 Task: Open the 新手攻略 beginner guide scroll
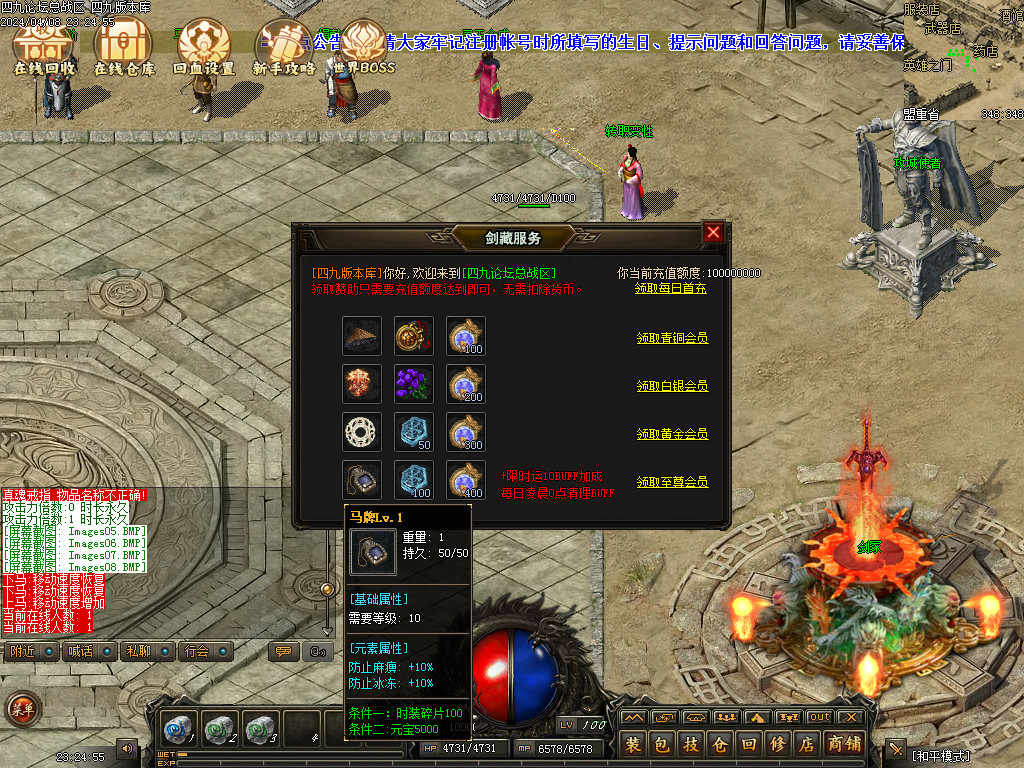(284, 48)
